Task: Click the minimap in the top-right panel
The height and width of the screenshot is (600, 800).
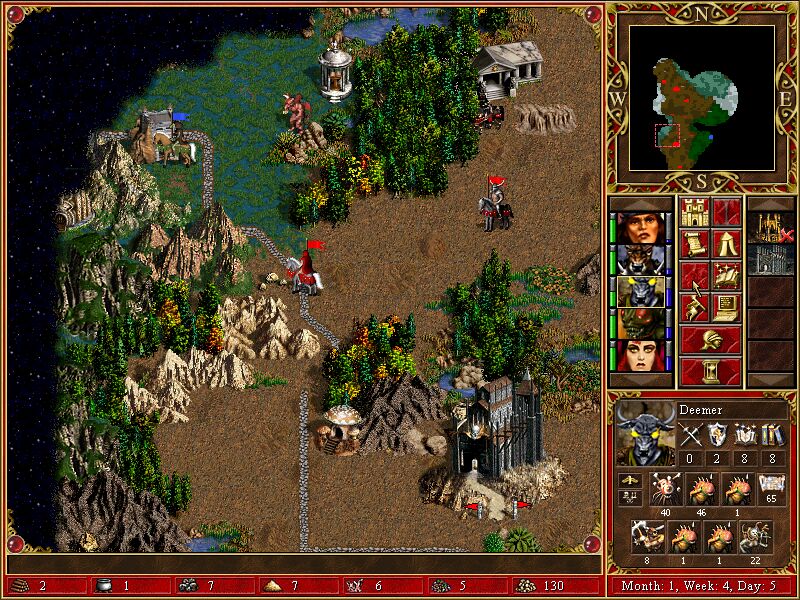Action: point(688,97)
